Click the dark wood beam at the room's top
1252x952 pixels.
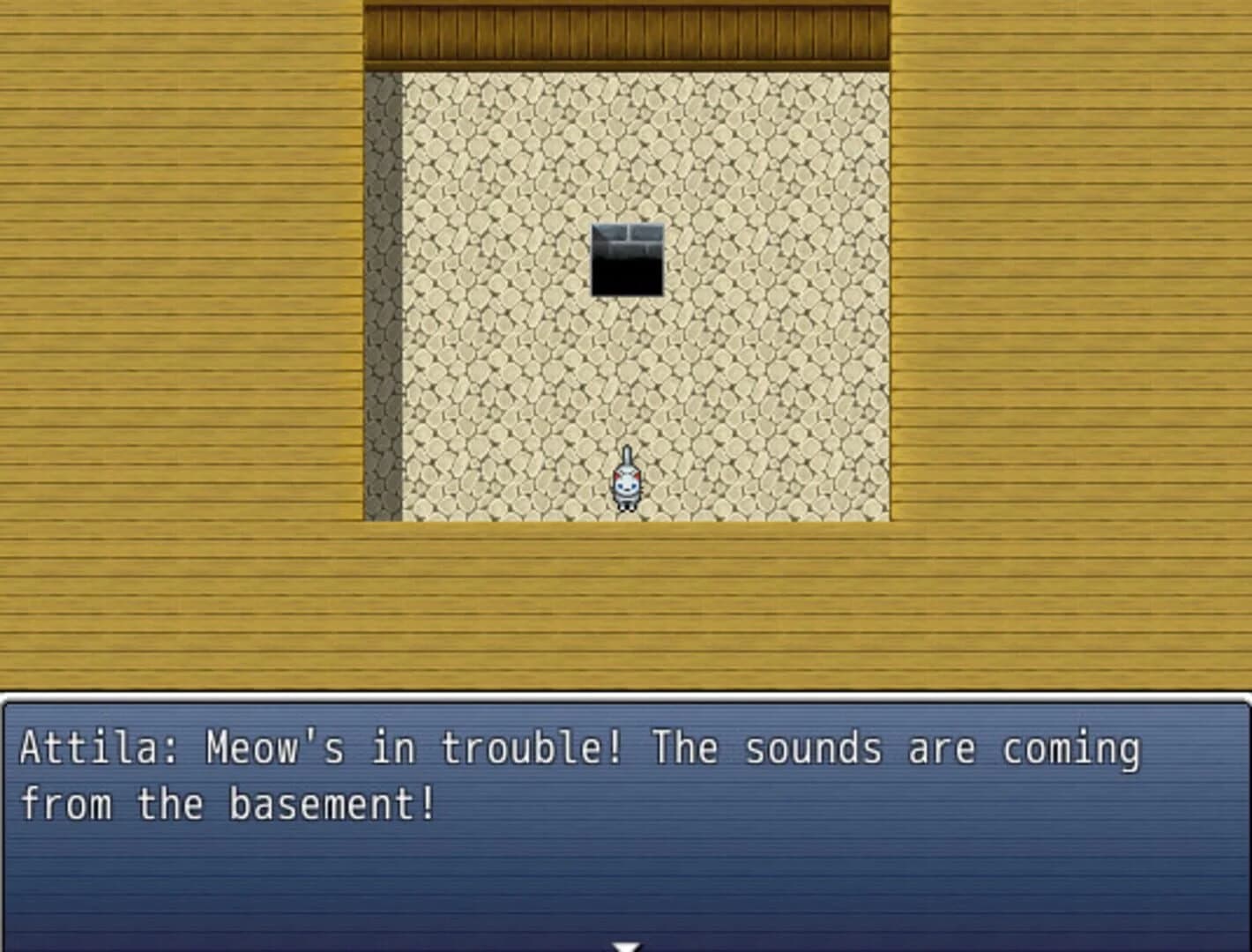(x=626, y=35)
